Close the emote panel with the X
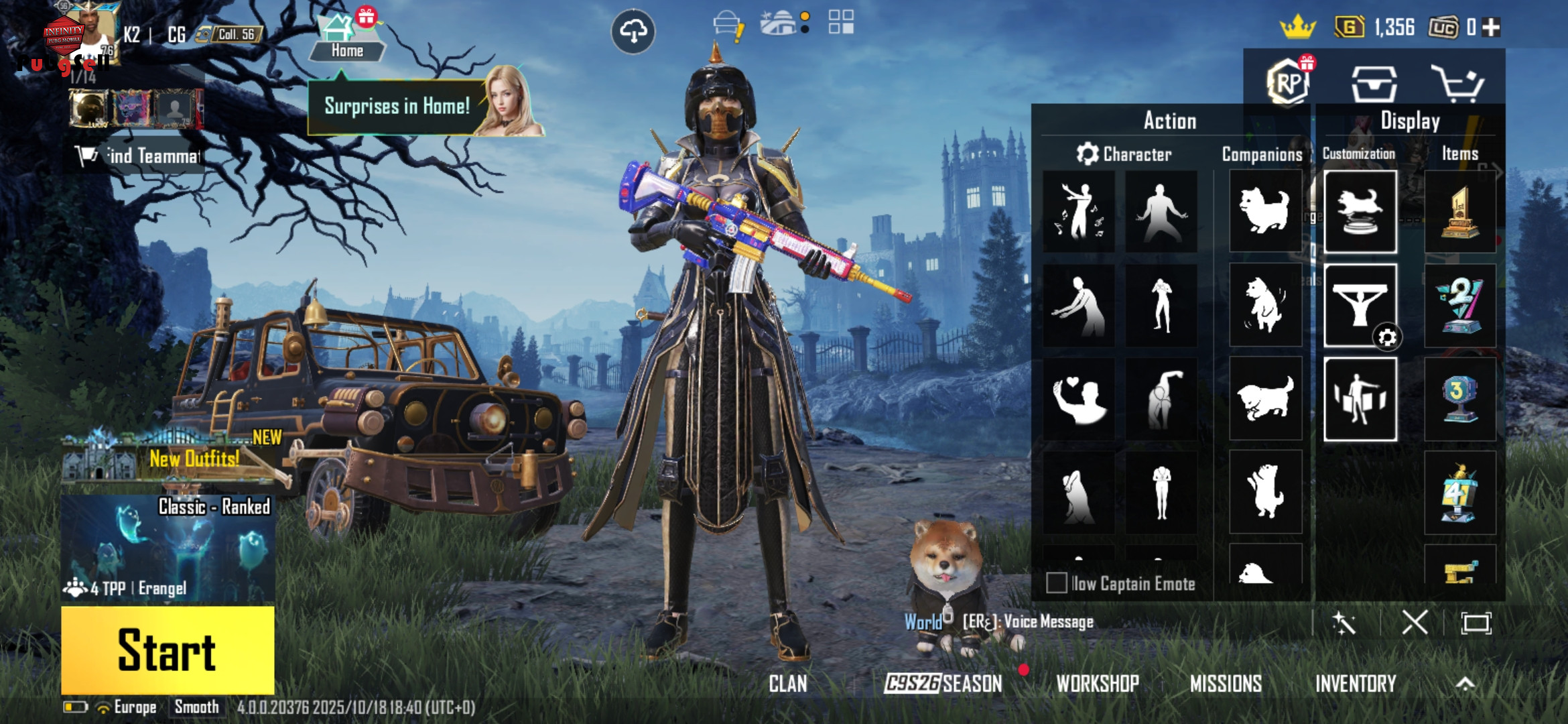The image size is (1568, 724). [1415, 623]
